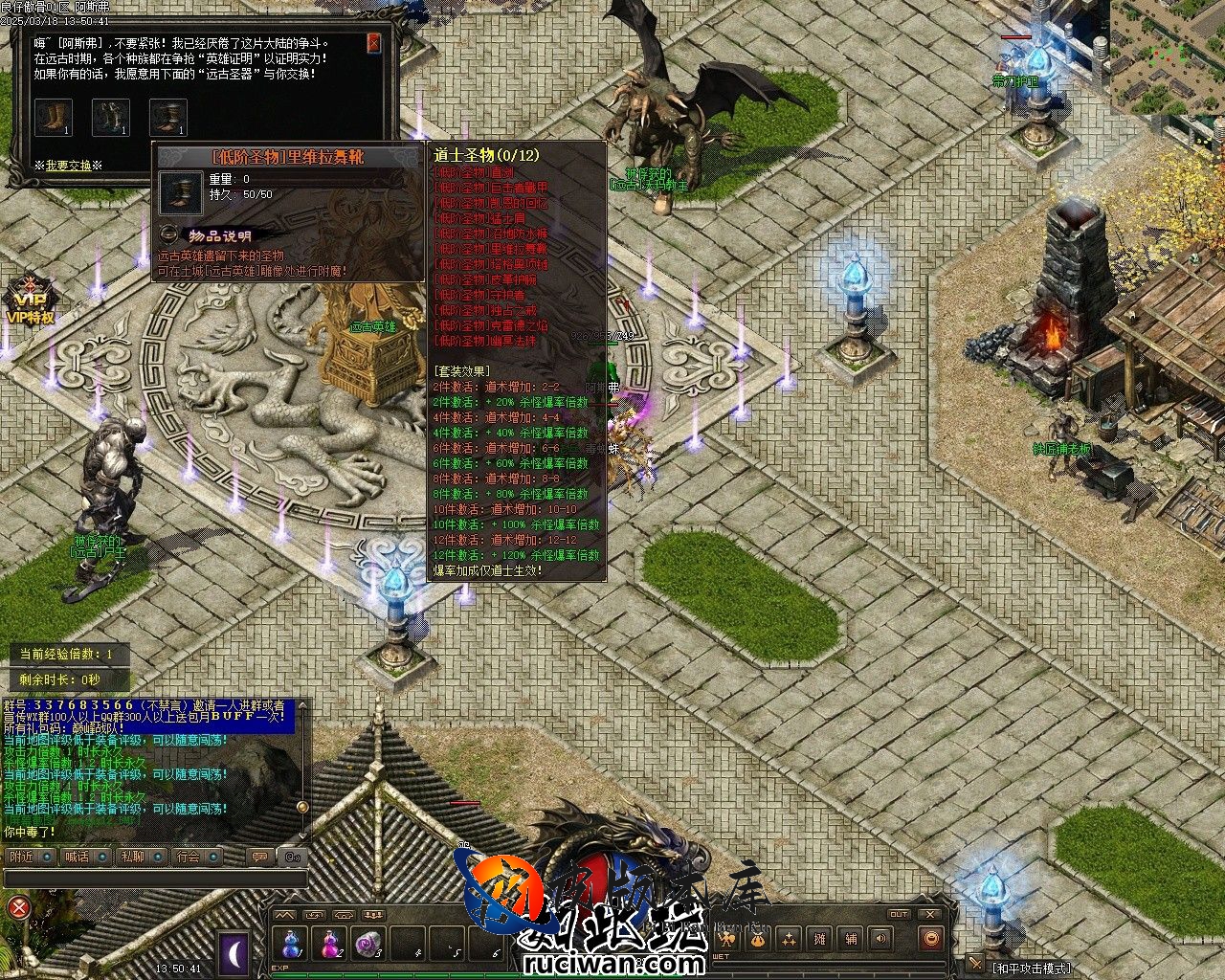Toggle the sound speaker button
1225x980 pixels.
(881, 940)
